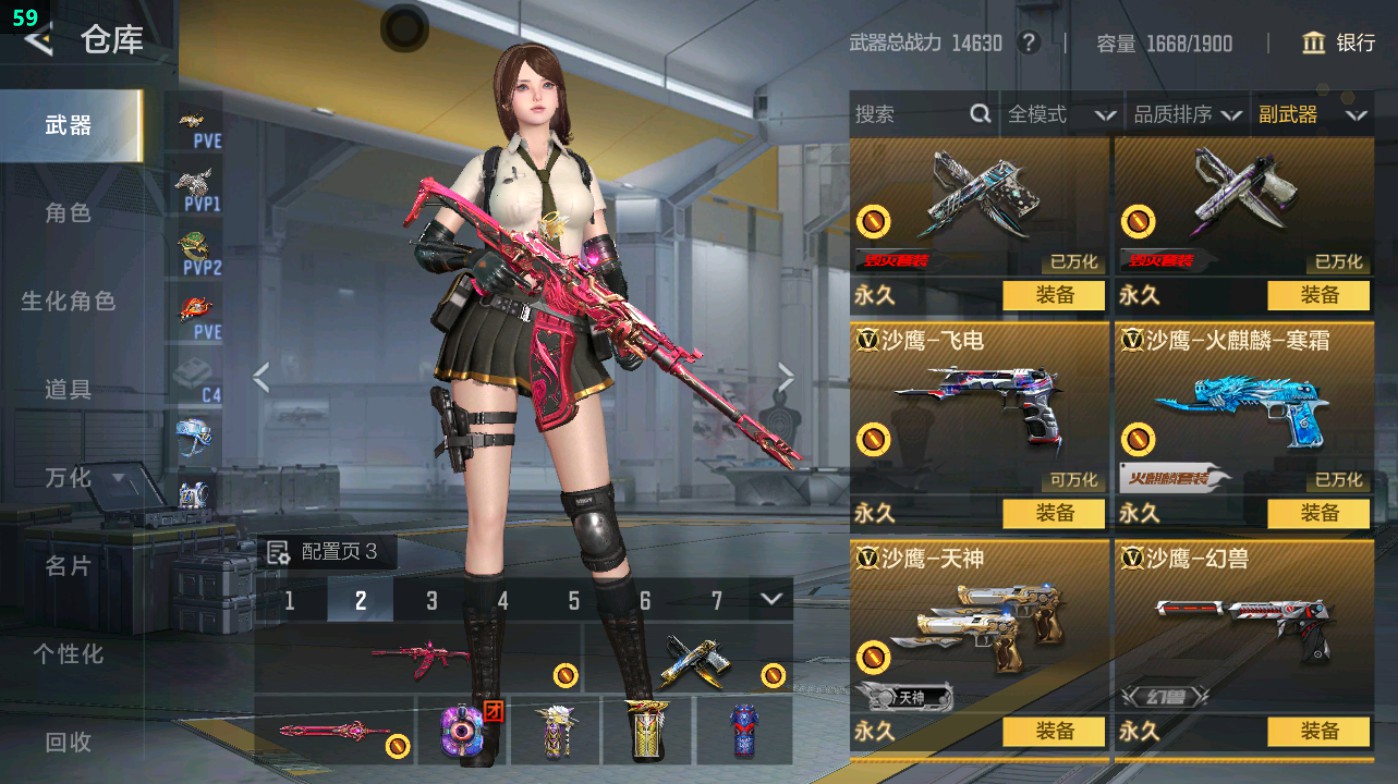Open the 生化角色 category
Image resolution: width=1398 pixels, height=784 pixels.
68,301
